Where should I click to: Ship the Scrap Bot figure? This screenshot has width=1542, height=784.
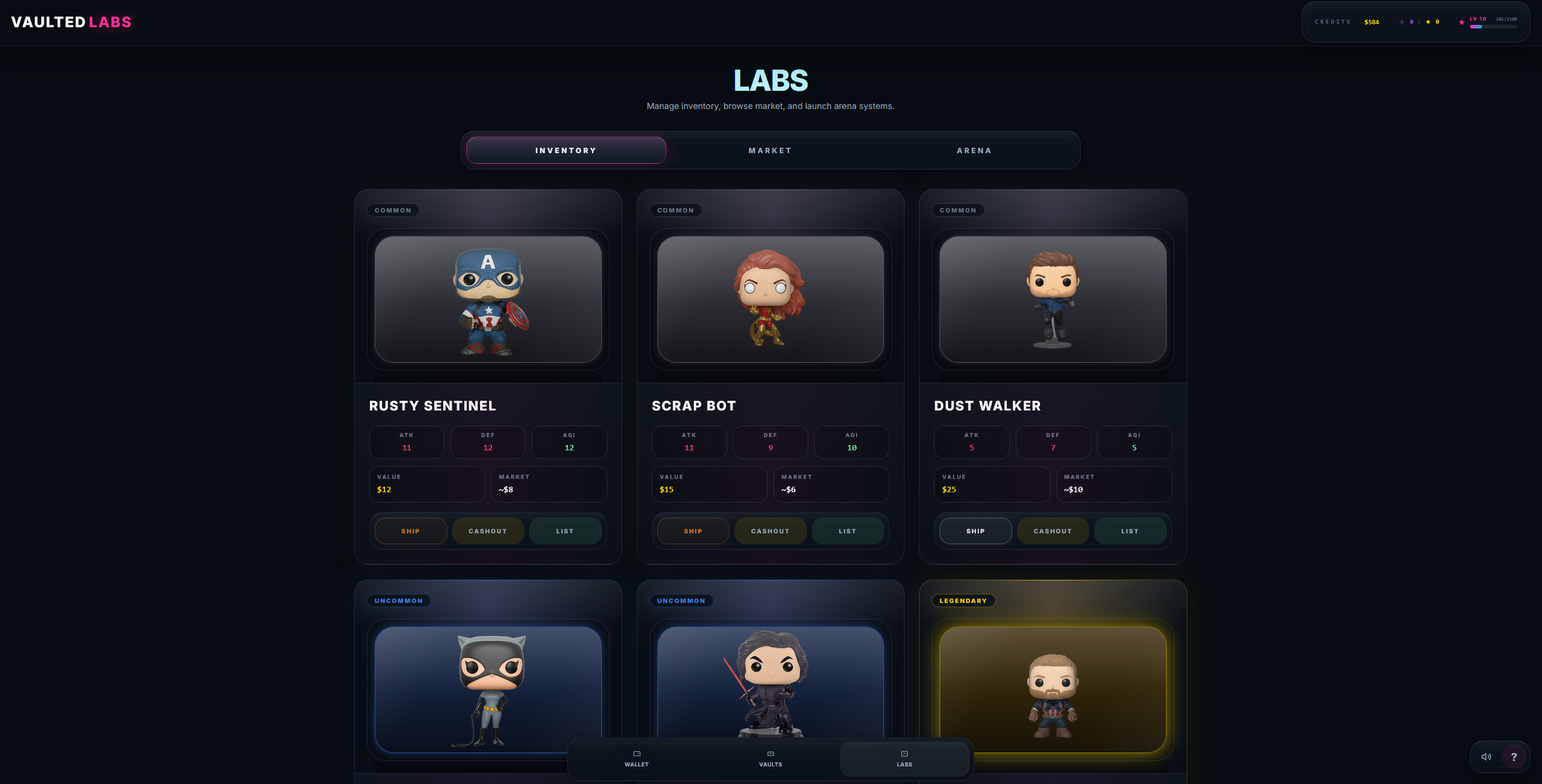tap(693, 531)
